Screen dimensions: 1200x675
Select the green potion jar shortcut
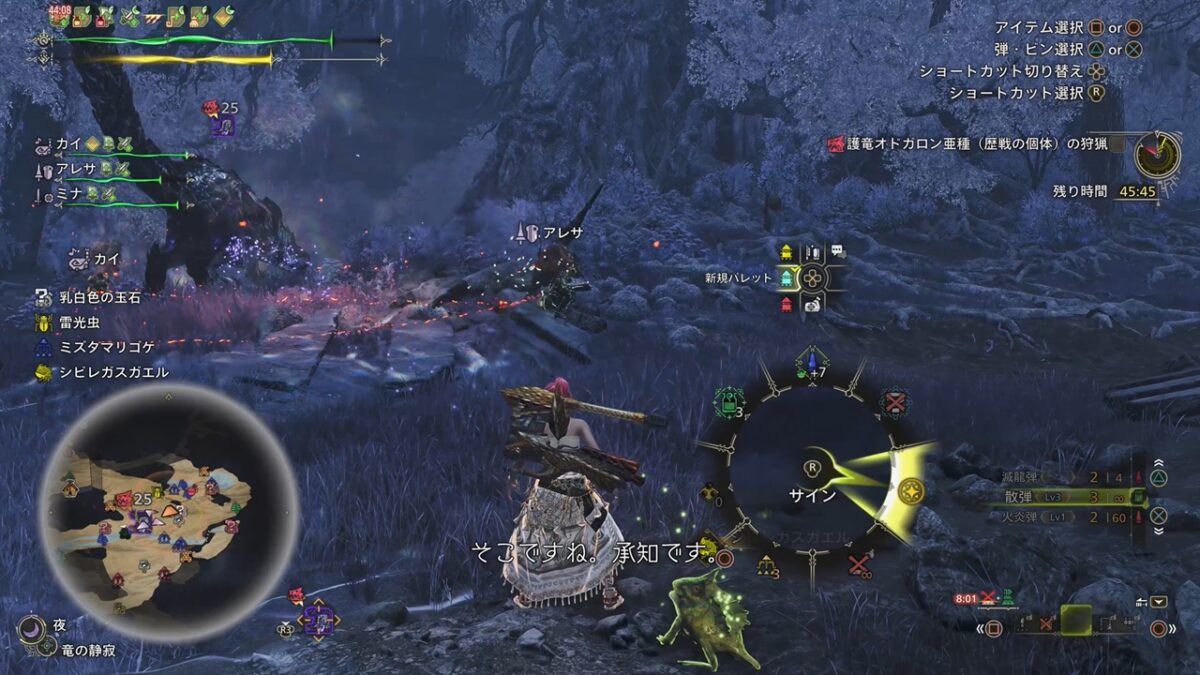click(726, 403)
